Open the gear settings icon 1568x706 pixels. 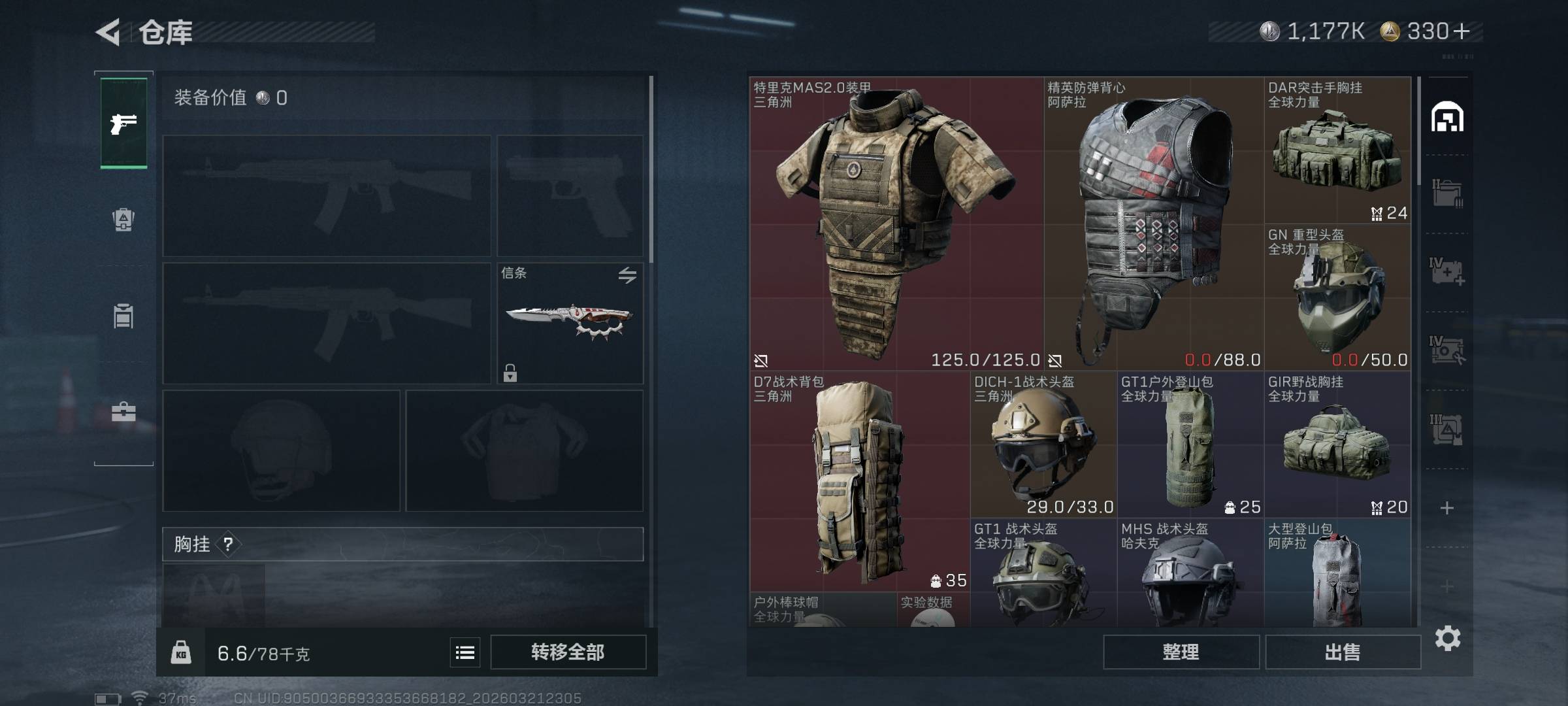(x=1447, y=638)
